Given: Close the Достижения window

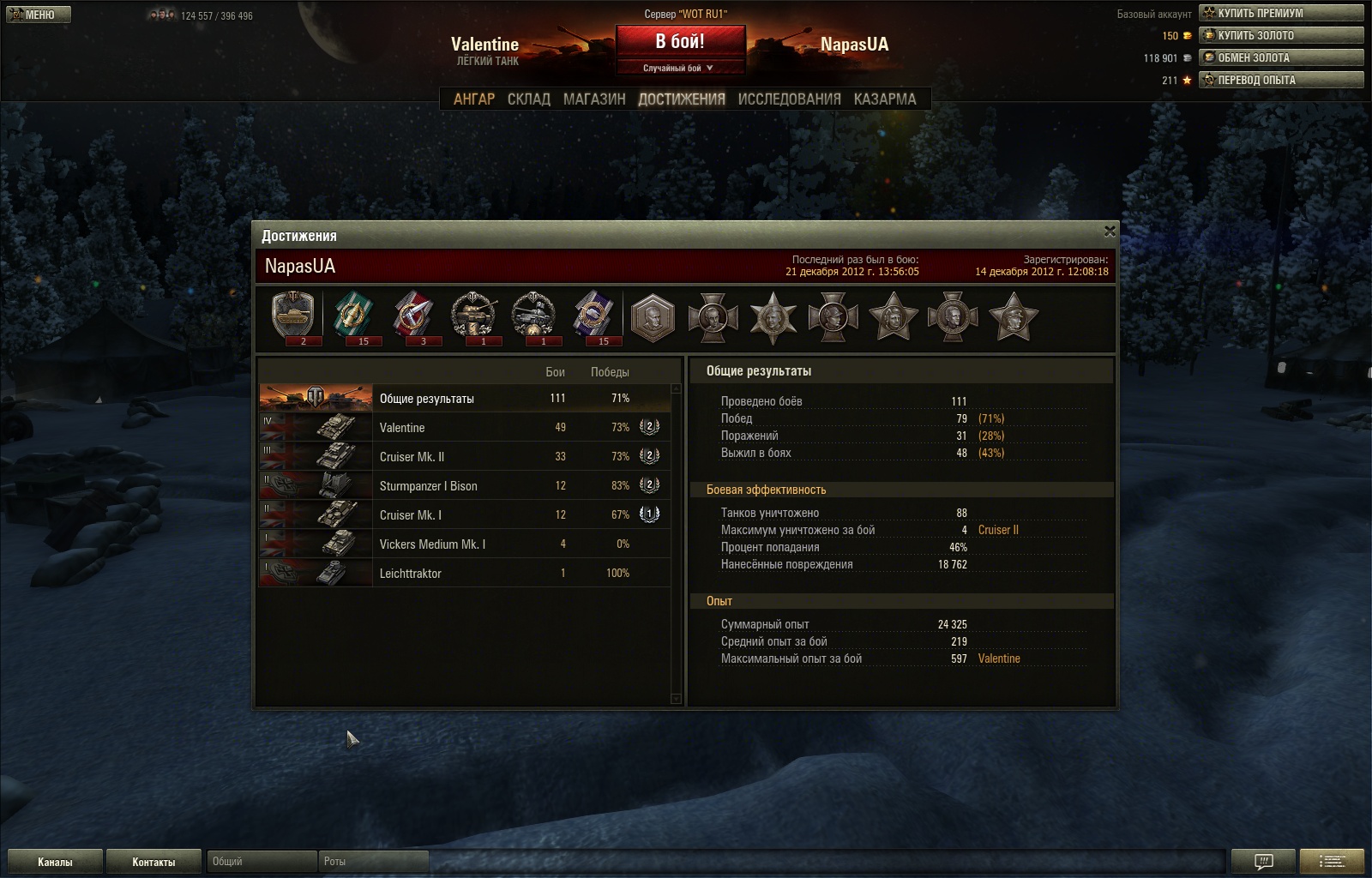Looking at the screenshot, I should 1110,231.
